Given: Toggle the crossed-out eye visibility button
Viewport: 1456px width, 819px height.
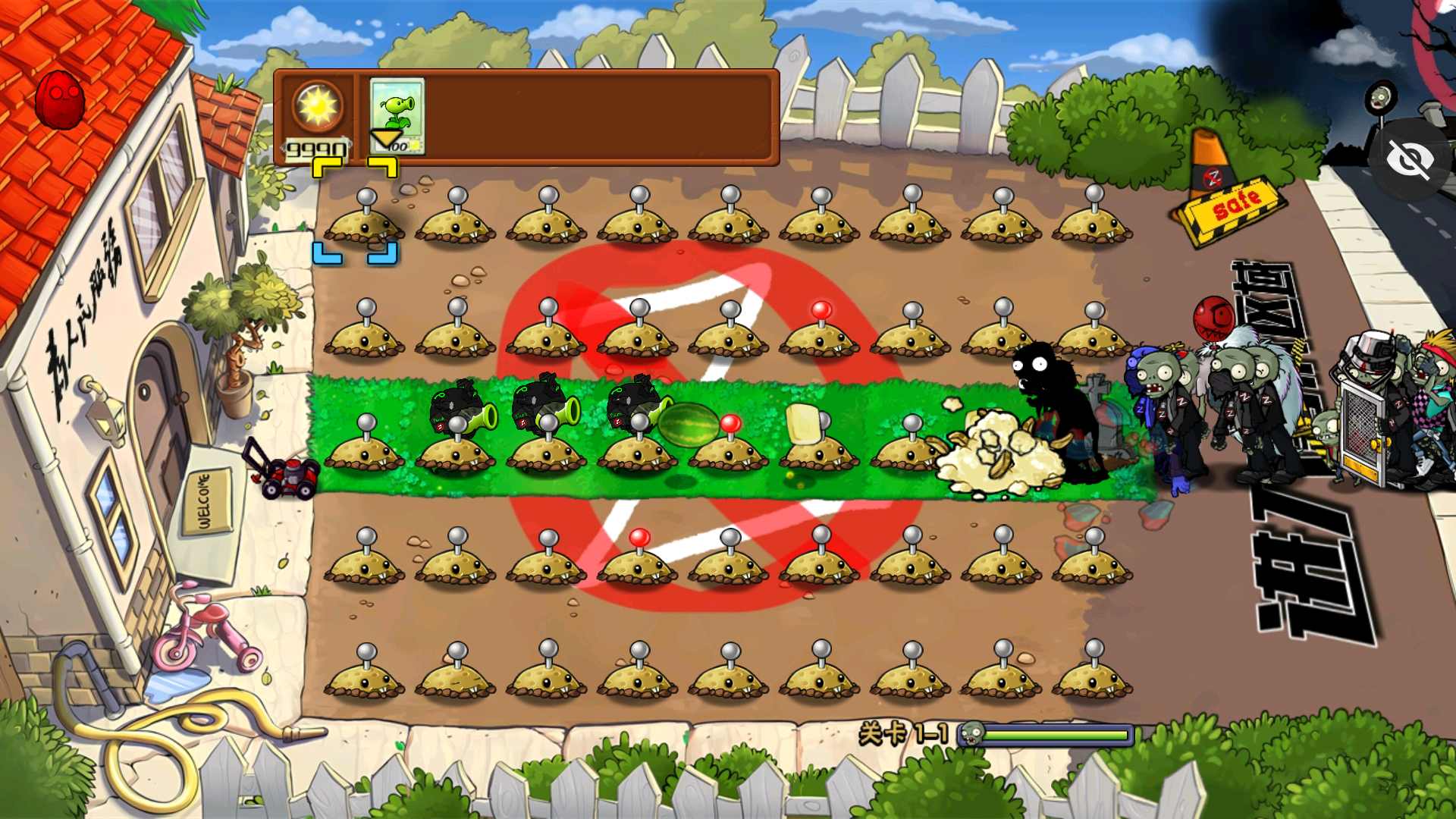Looking at the screenshot, I should pyautogui.click(x=1410, y=160).
